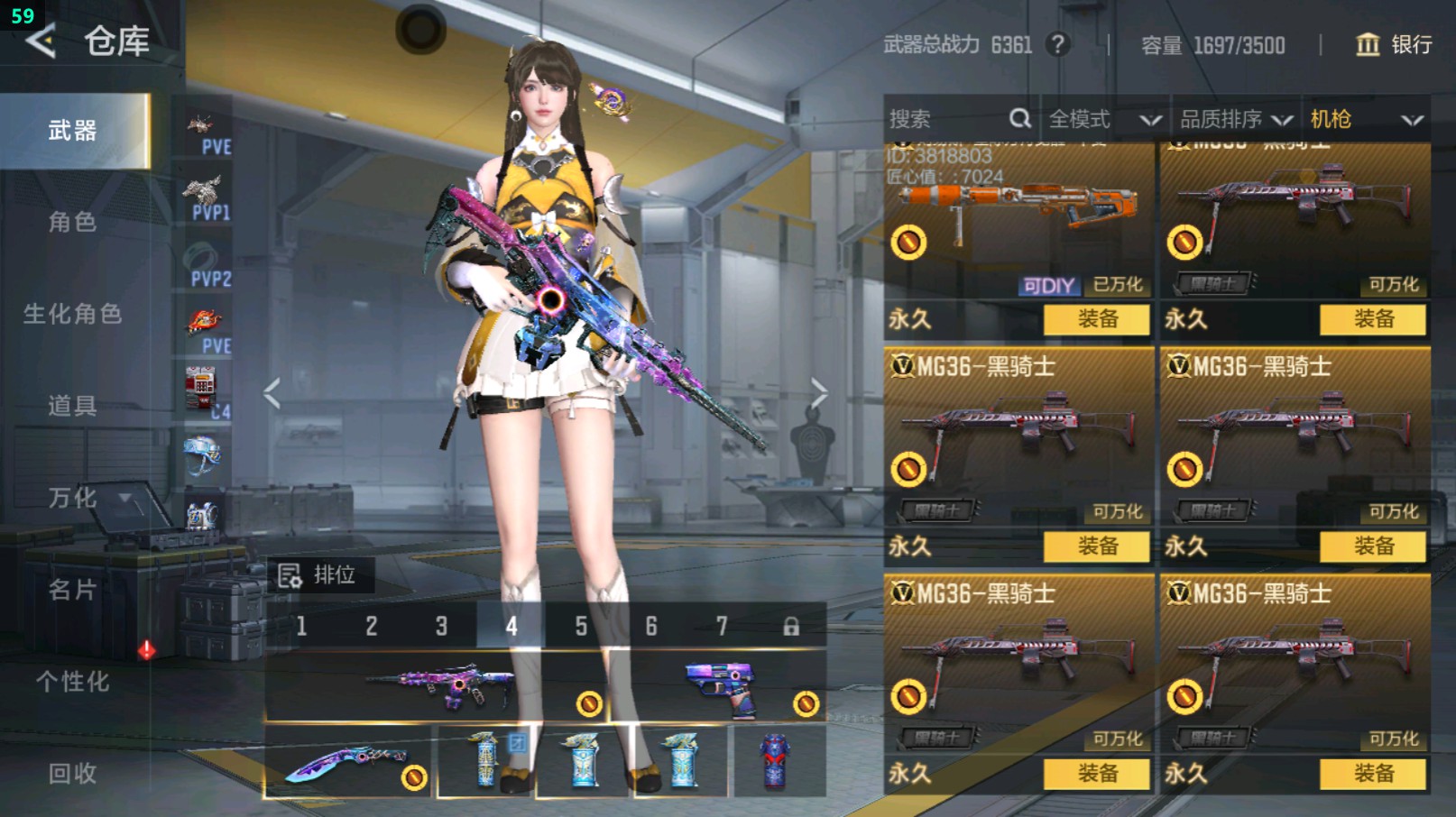The image size is (1456, 817).
Task: Show the 武器总战力 help question mark
Action: 1058,44
